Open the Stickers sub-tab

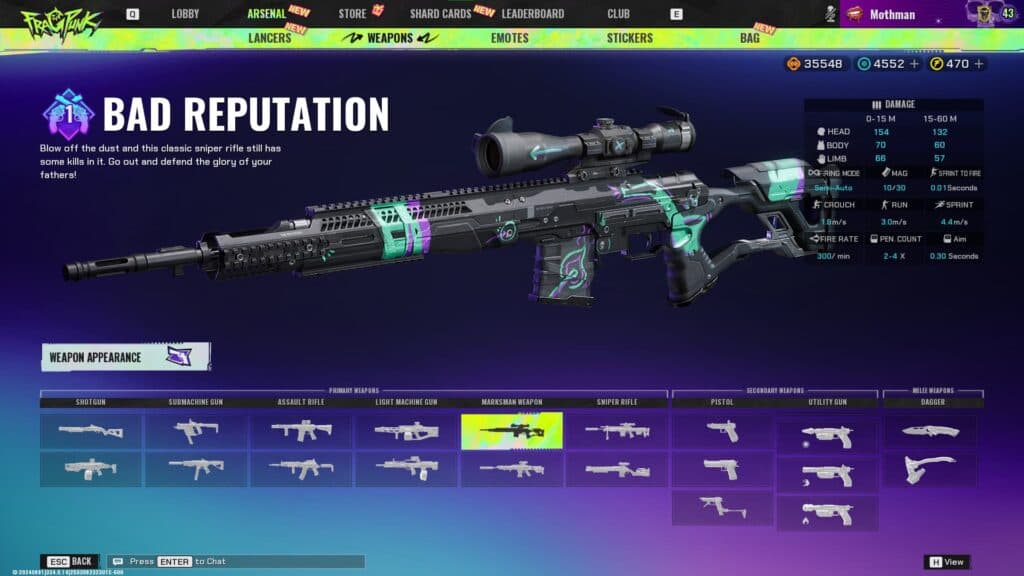629,38
